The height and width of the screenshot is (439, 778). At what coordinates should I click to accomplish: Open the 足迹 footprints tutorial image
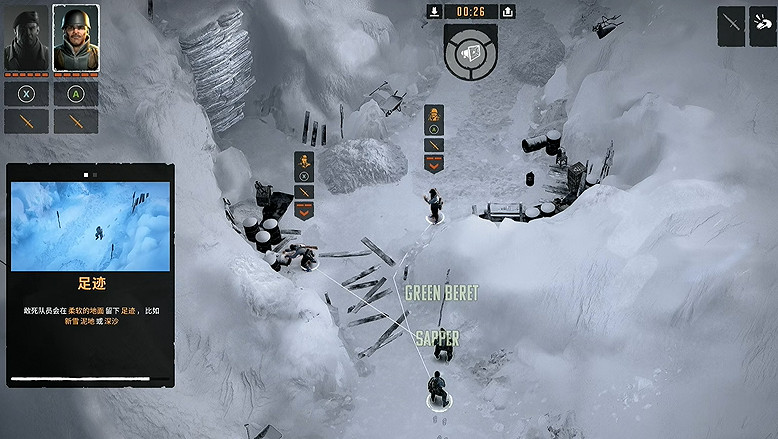click(x=90, y=226)
